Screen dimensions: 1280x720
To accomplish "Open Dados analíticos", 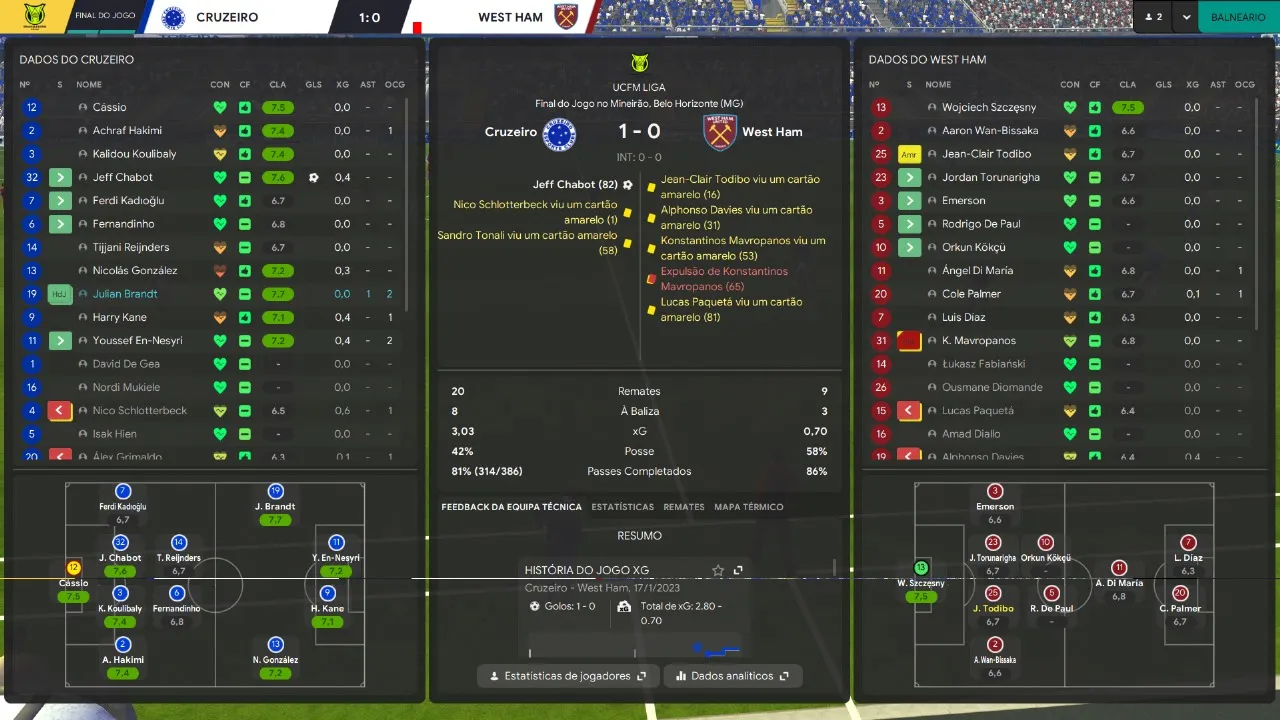I will pyautogui.click(x=733, y=676).
